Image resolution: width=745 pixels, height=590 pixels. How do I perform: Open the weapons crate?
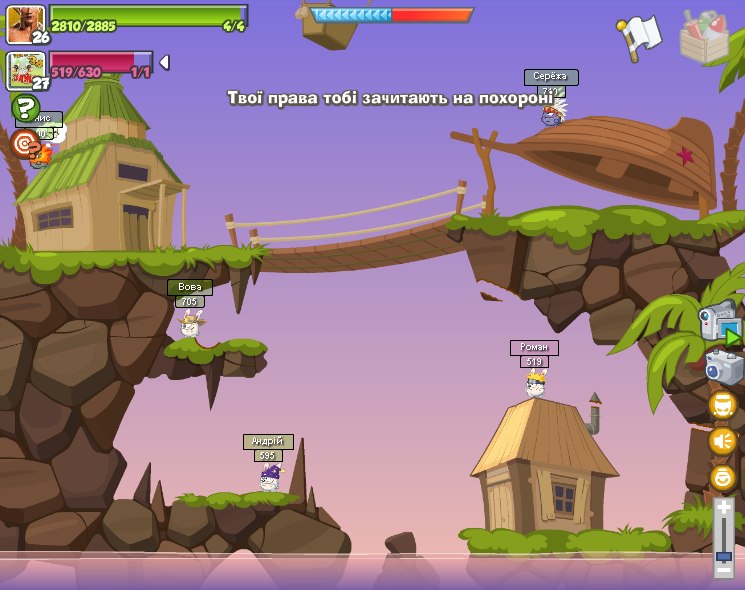point(703,37)
